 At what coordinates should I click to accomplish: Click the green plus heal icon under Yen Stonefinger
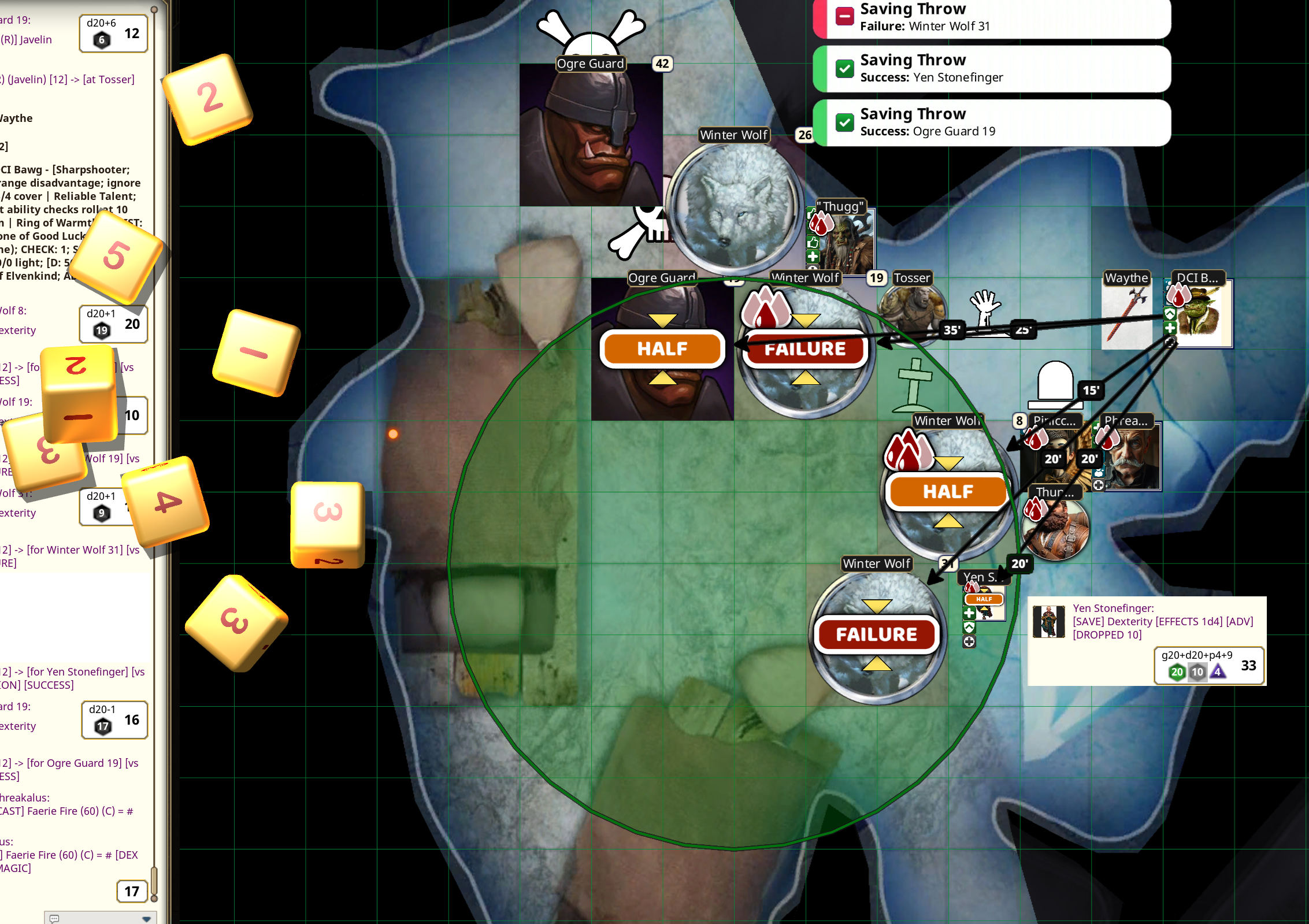969,613
